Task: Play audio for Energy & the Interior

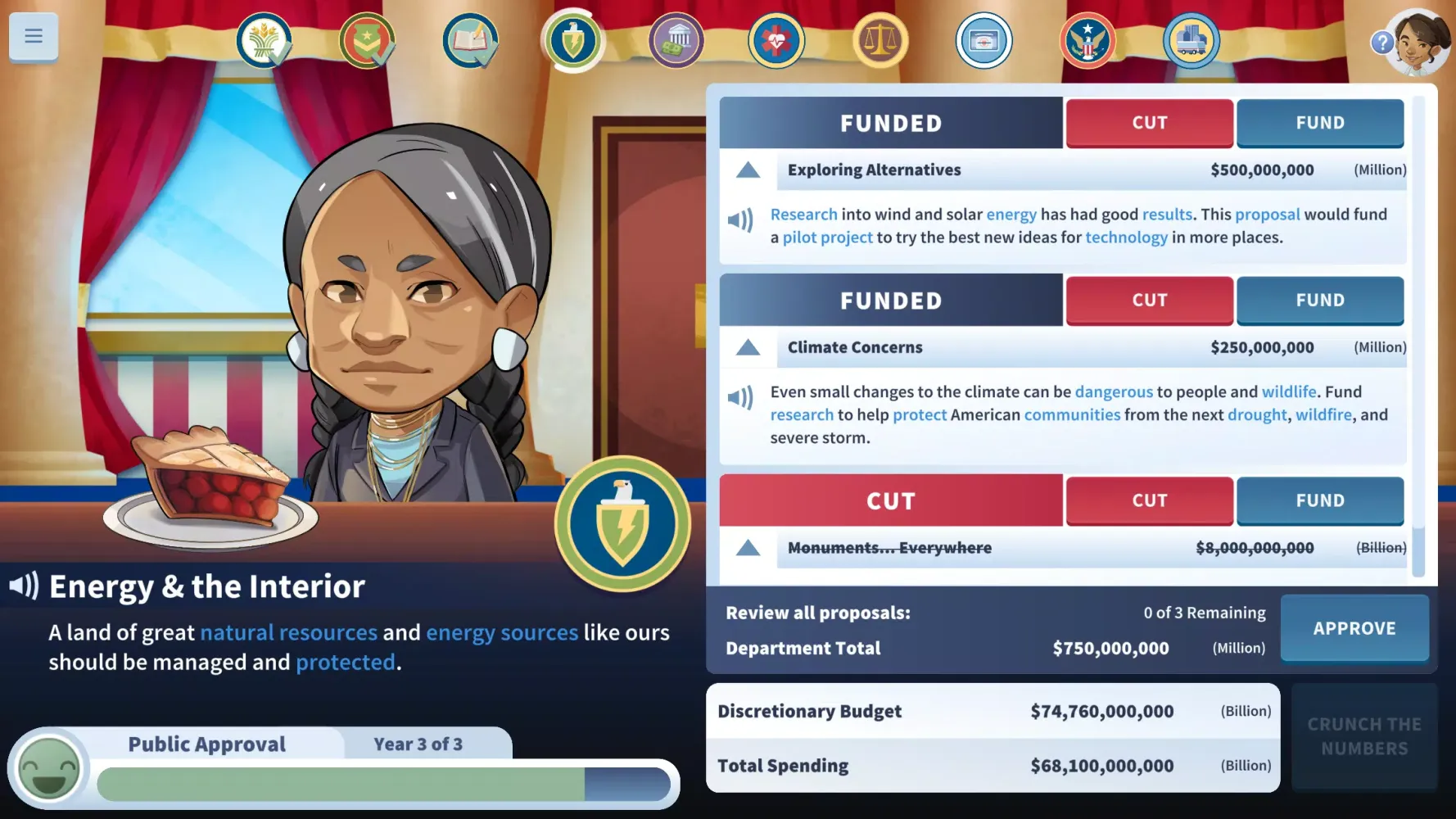Action: coord(24,586)
